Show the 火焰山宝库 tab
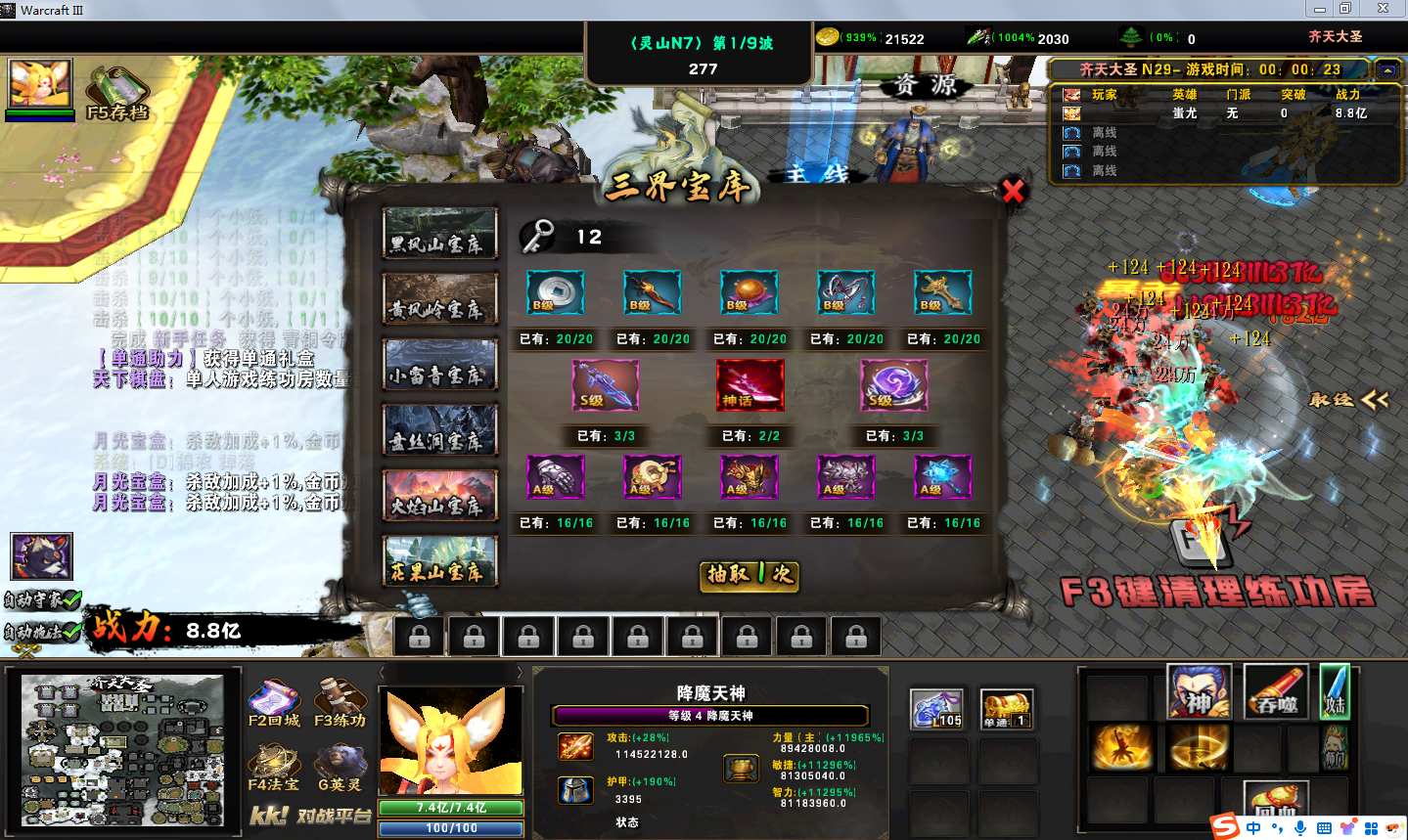This screenshot has height=840, width=1408. (x=439, y=495)
